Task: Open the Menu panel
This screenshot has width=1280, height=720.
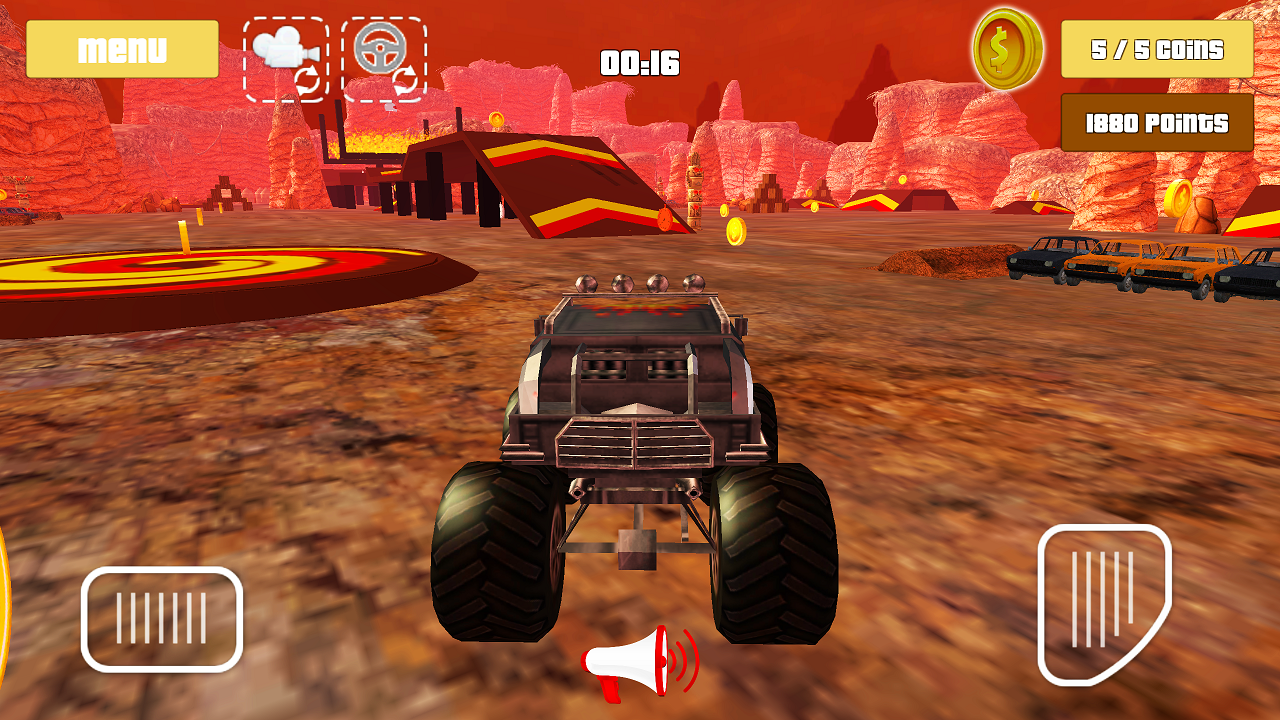Action: [x=123, y=47]
